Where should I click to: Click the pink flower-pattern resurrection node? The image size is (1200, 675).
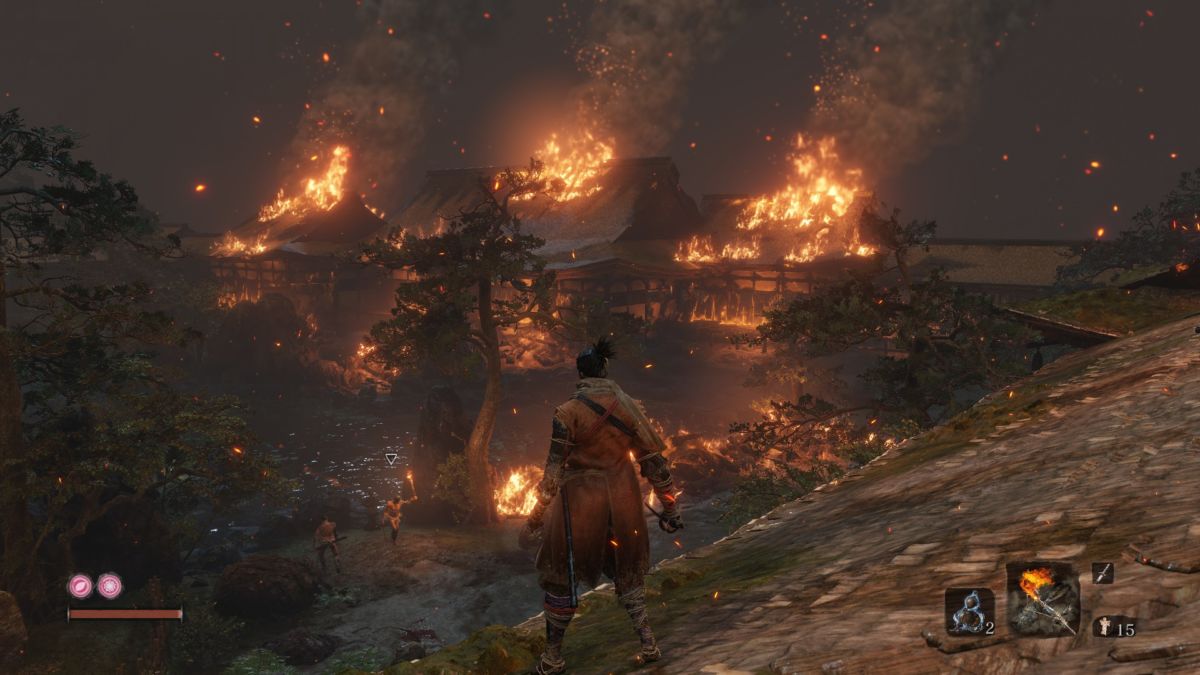pos(109,585)
